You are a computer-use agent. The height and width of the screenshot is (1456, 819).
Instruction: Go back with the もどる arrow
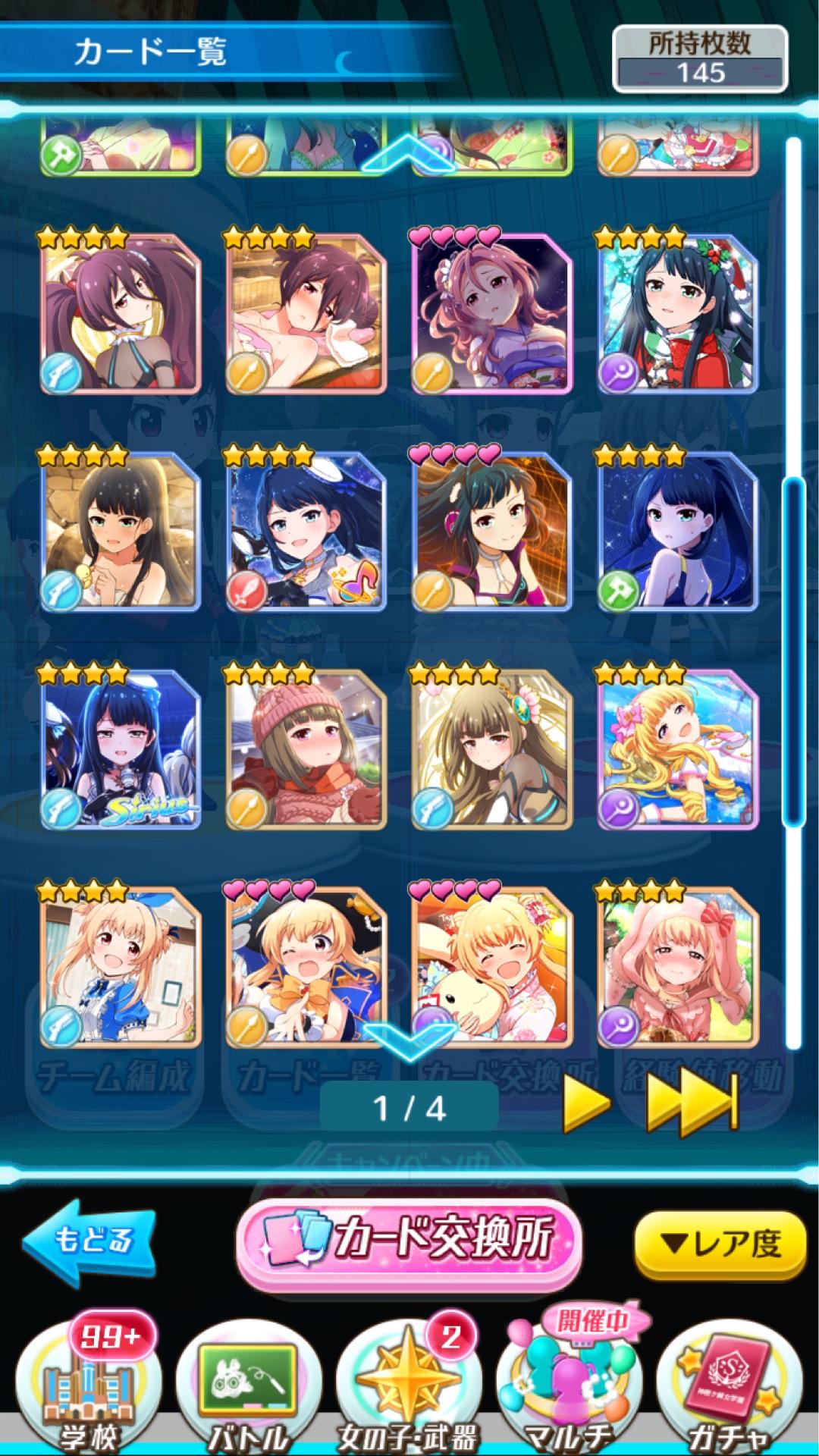tap(89, 1241)
